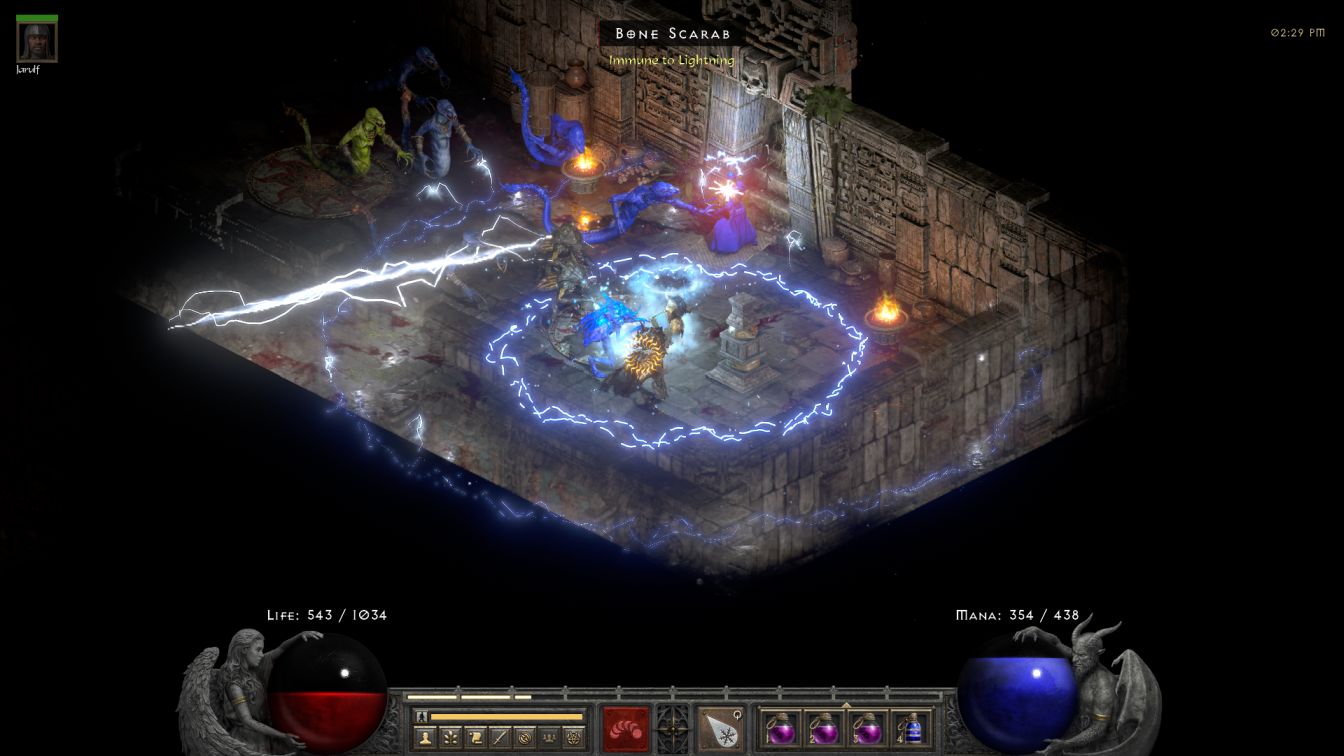Click the mercenary portrait in the corner
The height and width of the screenshot is (756, 1344).
coord(37,41)
